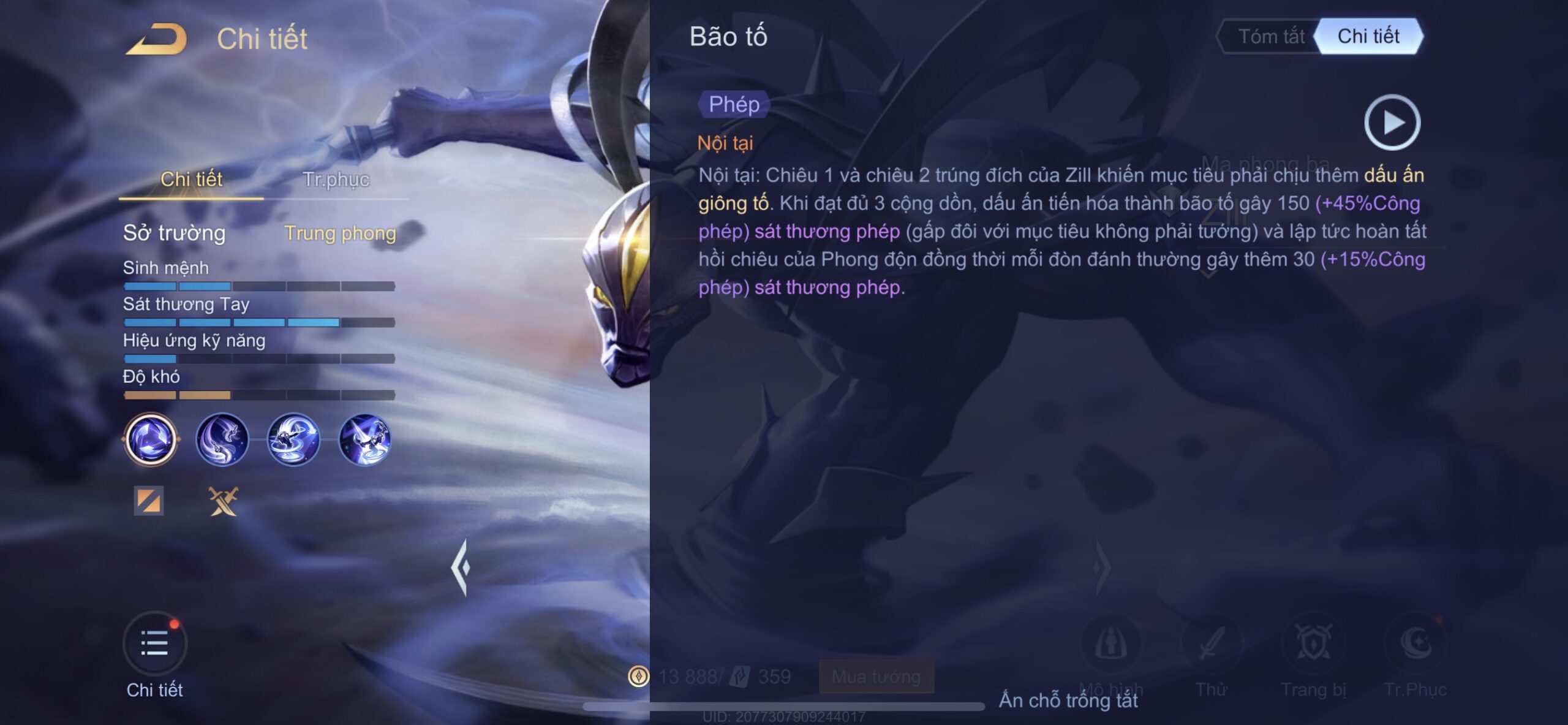Screen dimensions: 1568x725
Task: Select the passive skill icon with gold ring
Action: (x=151, y=439)
